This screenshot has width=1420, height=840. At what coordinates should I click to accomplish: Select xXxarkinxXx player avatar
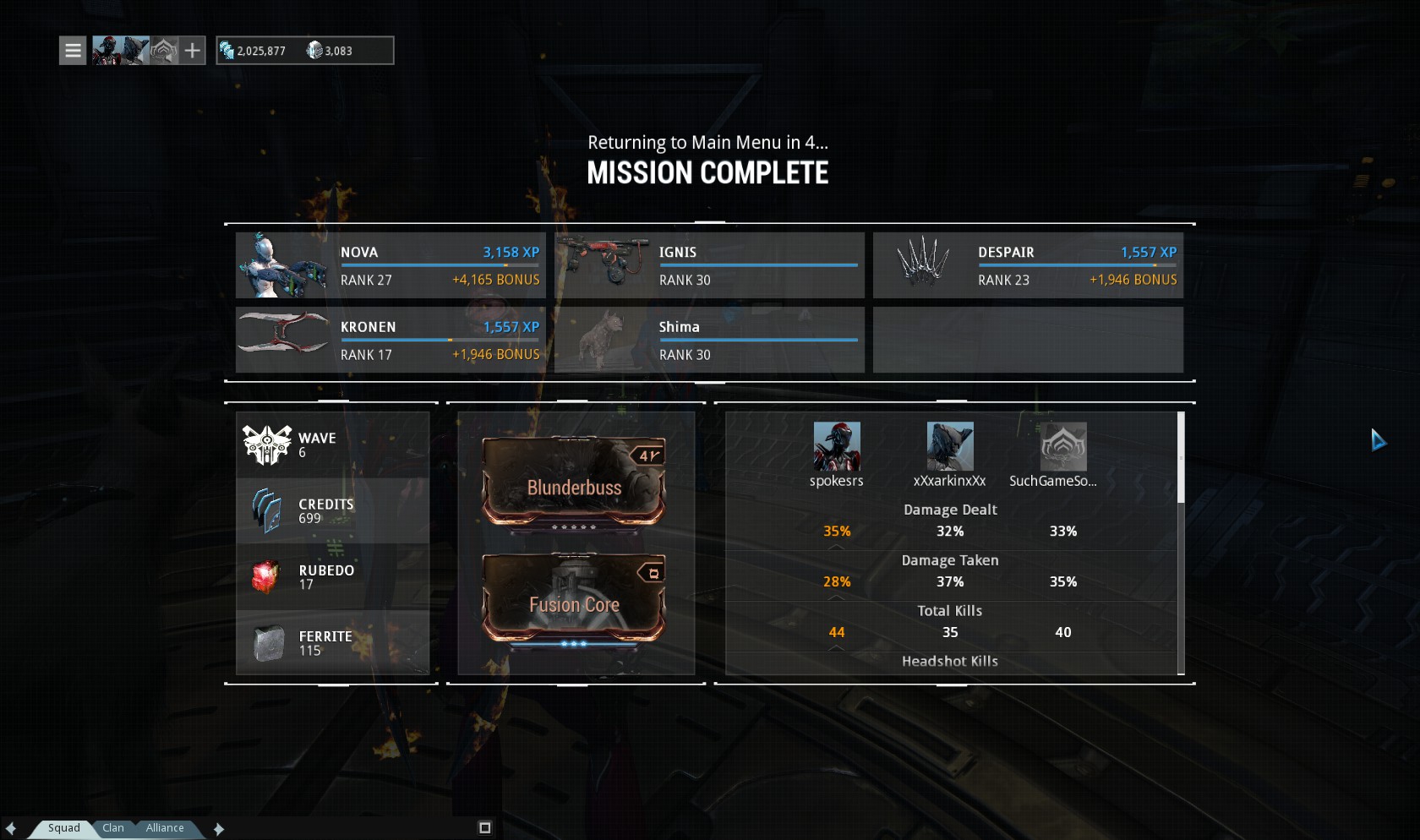[x=950, y=446]
